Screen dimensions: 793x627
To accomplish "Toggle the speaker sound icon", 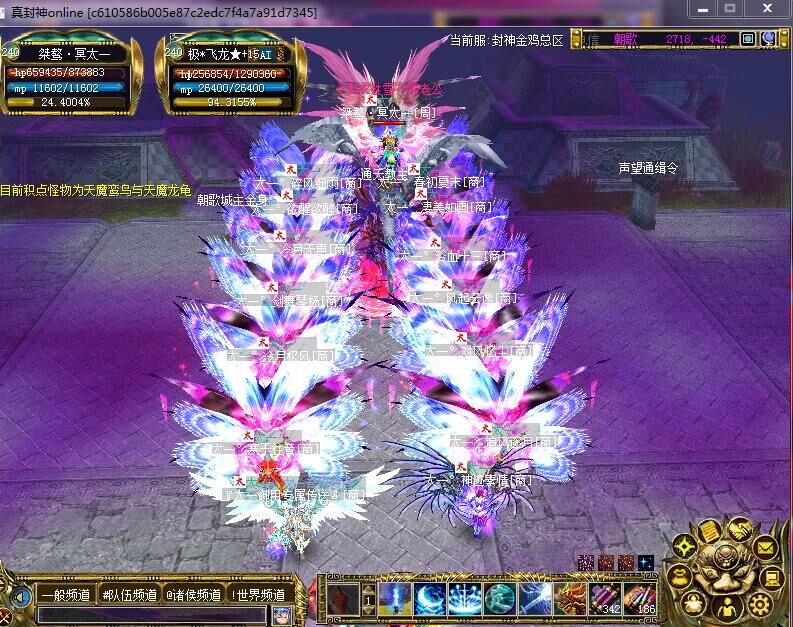I will point(19,599).
